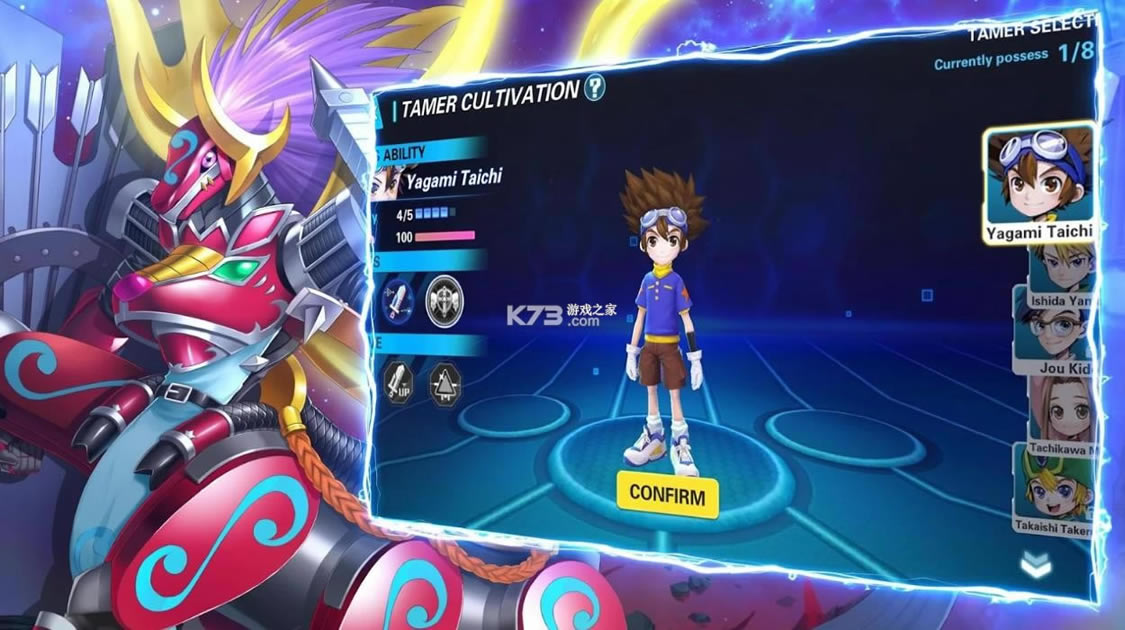This screenshot has width=1125, height=630.
Task: Confirm the selected tamer
Action: (667, 495)
